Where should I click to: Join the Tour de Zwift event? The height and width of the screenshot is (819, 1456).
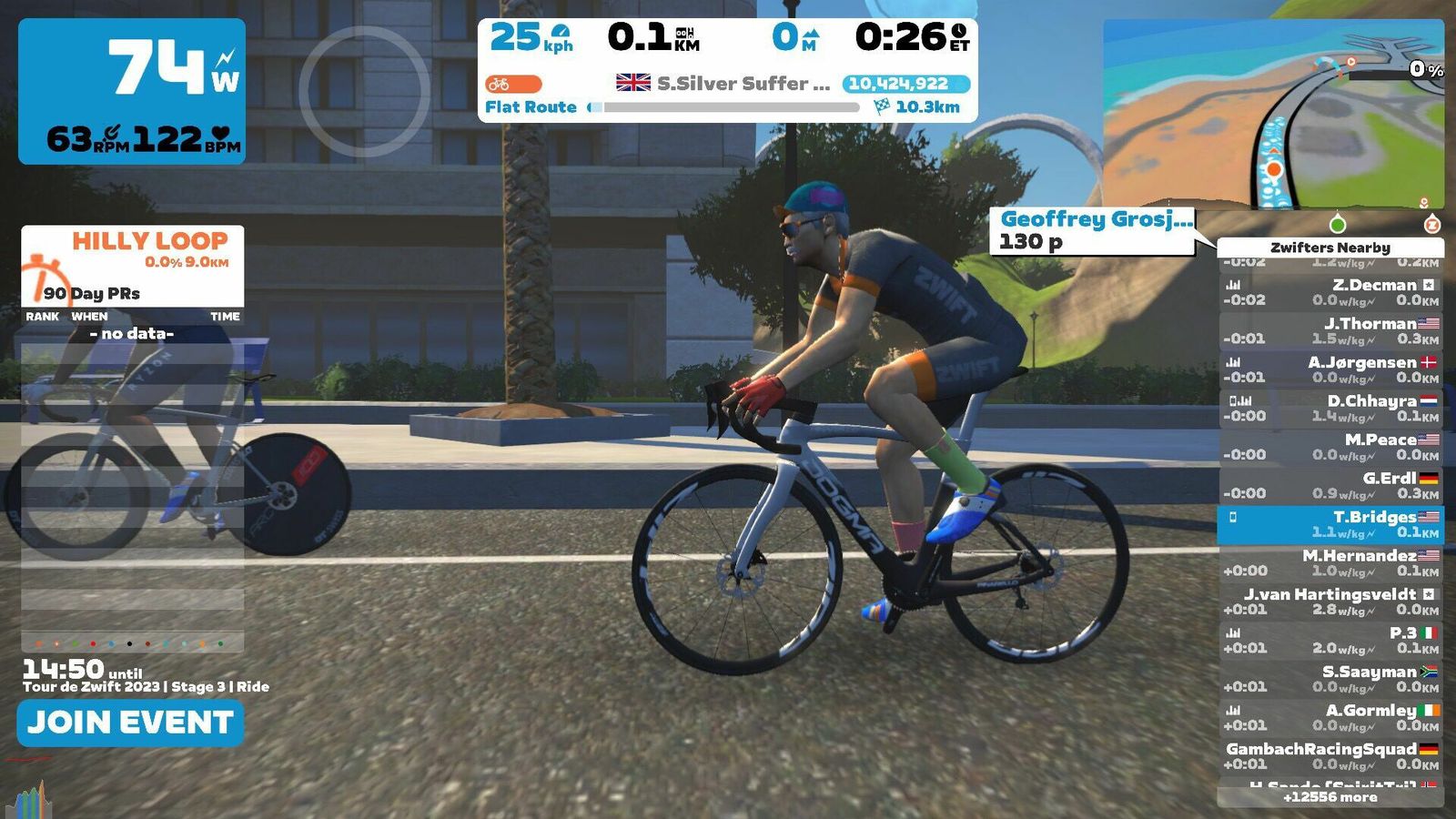click(x=130, y=723)
